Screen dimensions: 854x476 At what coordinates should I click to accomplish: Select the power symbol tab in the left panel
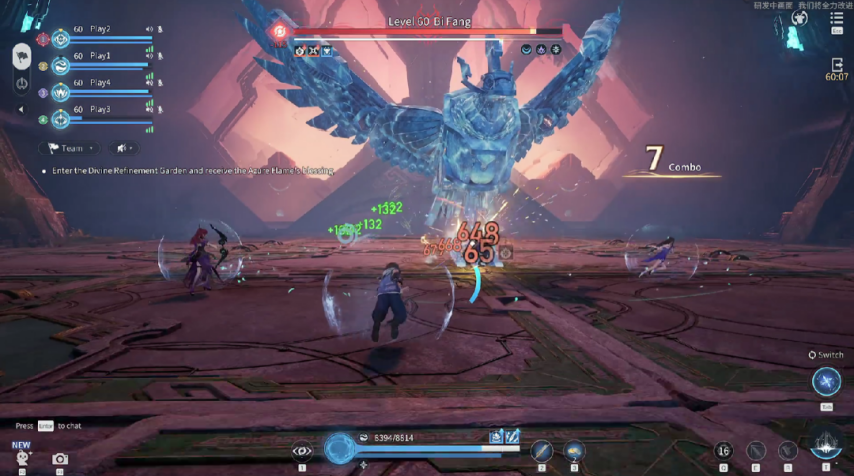(21, 82)
